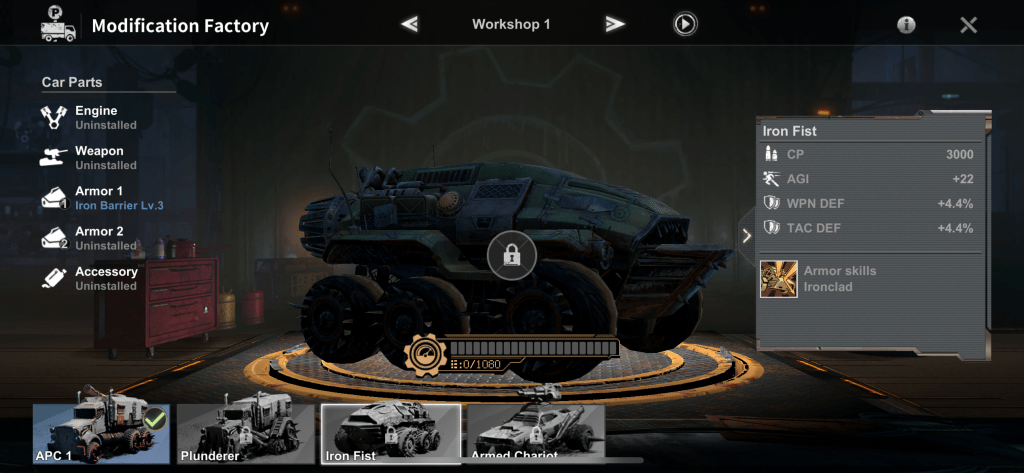Choose the Armed Chariot vehicle thumbnail

click(x=535, y=434)
